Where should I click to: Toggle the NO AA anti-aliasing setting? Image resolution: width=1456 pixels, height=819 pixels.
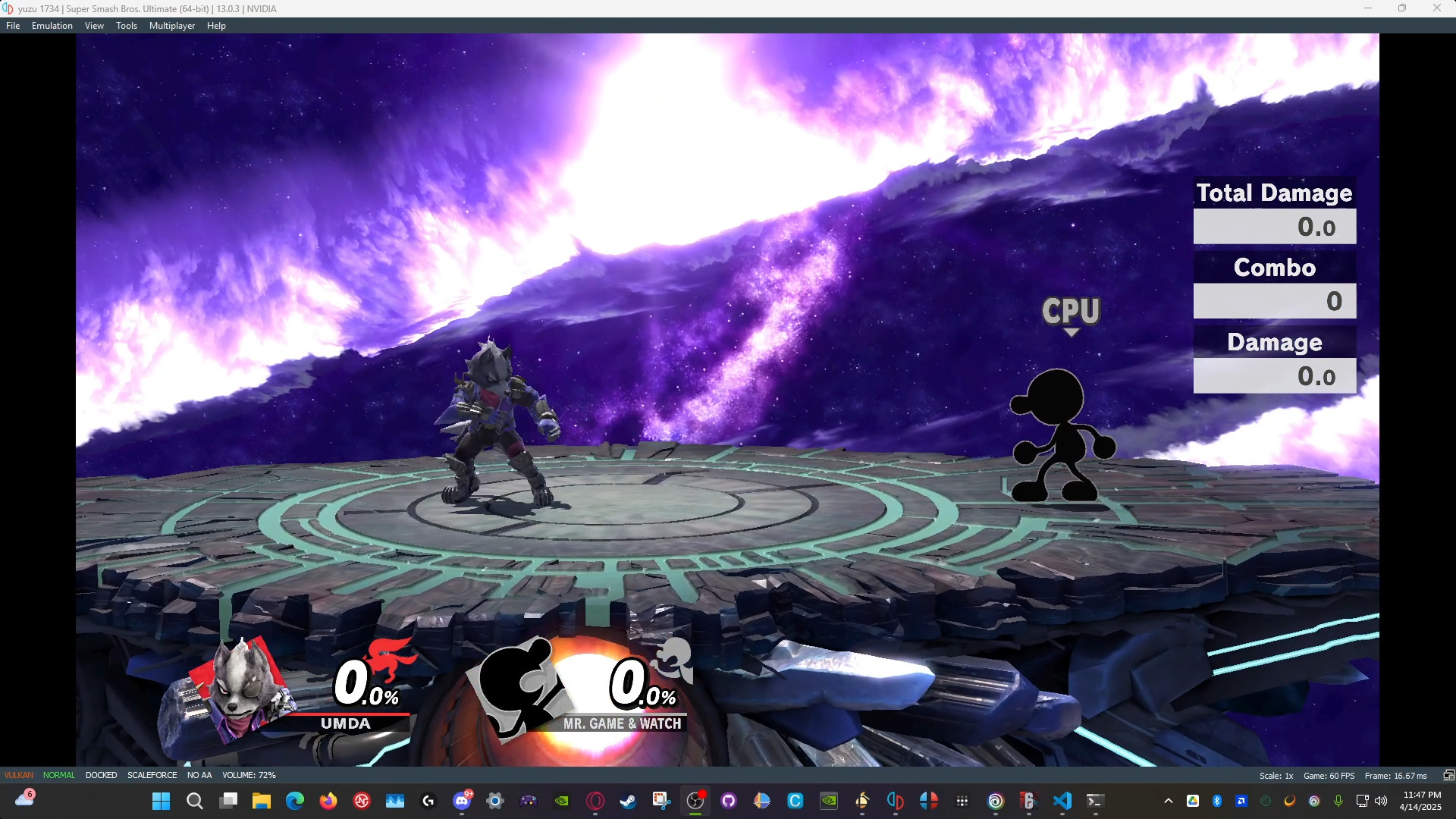coord(199,775)
